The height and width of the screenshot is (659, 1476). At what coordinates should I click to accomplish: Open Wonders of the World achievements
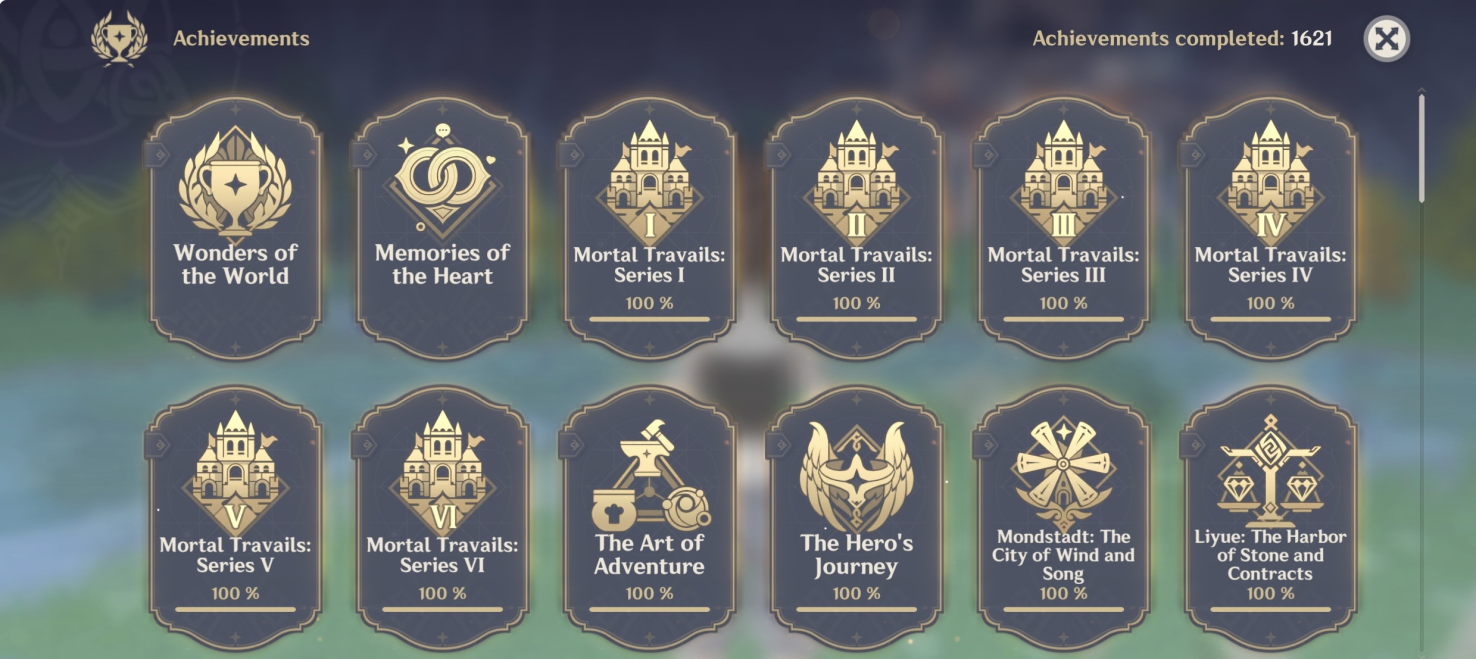[235, 228]
